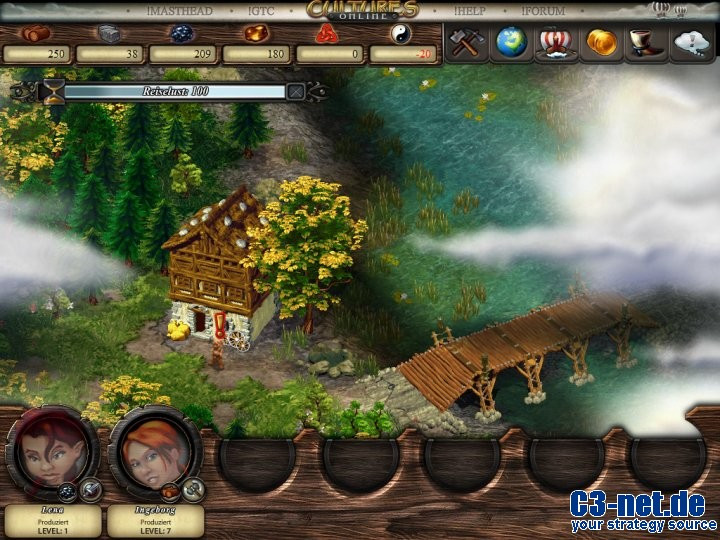Open the !HELP link
Viewport: 720px width, 540px height.
click(469, 11)
